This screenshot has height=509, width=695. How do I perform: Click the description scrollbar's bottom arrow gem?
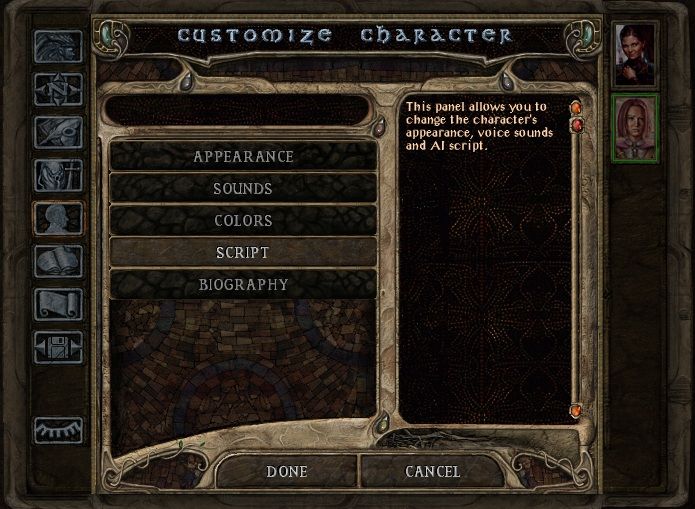(576, 411)
